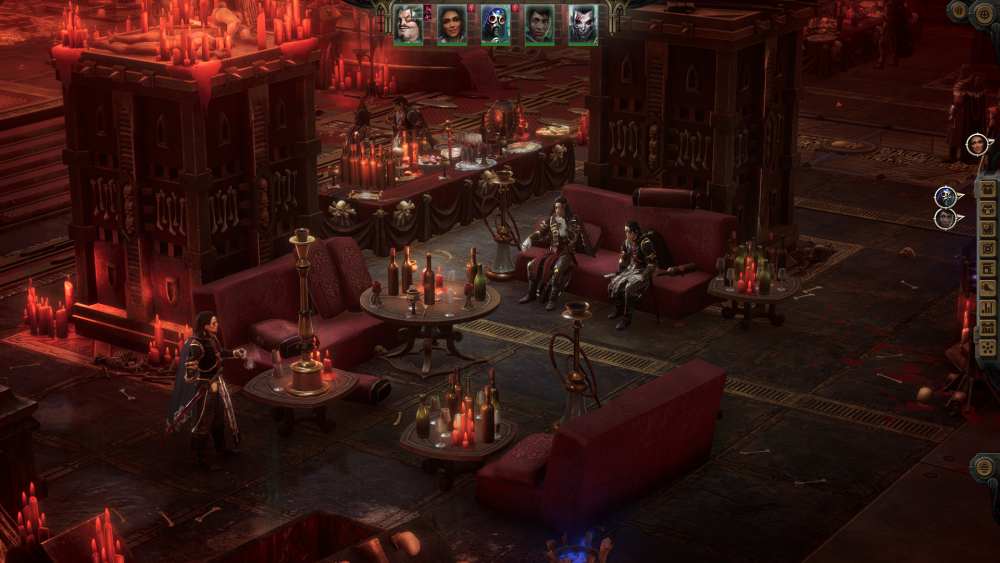Select the cyborg-eyed bald man portrait
This screenshot has width=1000, height=563.
(x=408, y=24)
